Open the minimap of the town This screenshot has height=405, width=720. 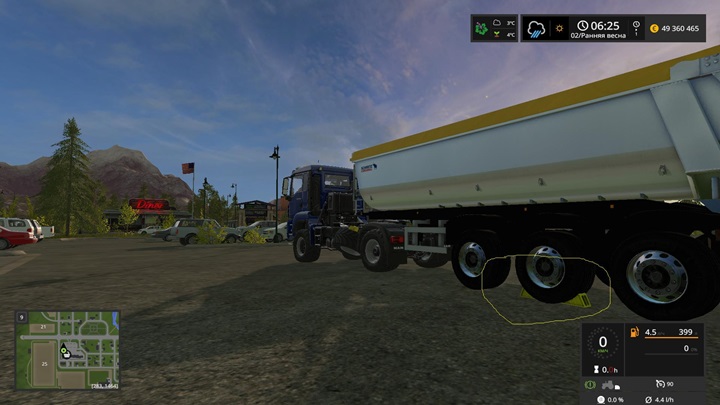(x=67, y=350)
